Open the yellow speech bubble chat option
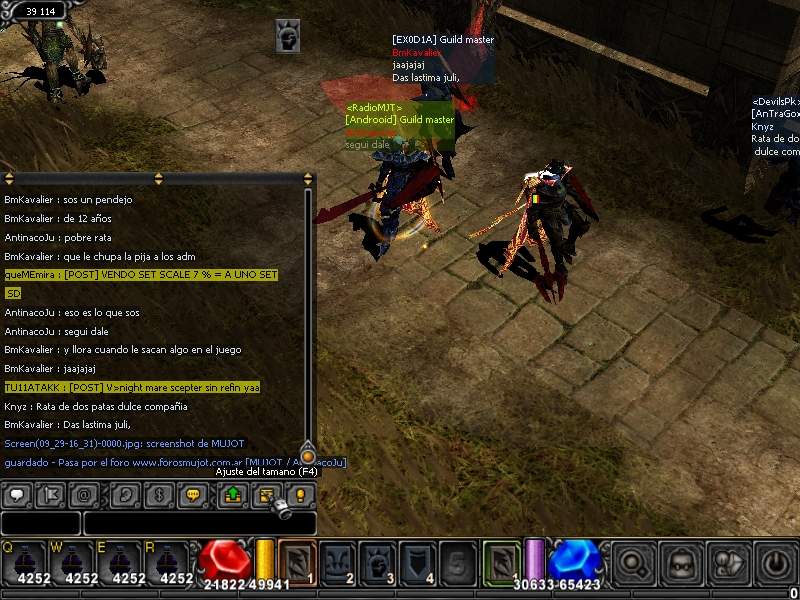Image resolution: width=800 pixels, height=600 pixels. [x=193, y=495]
